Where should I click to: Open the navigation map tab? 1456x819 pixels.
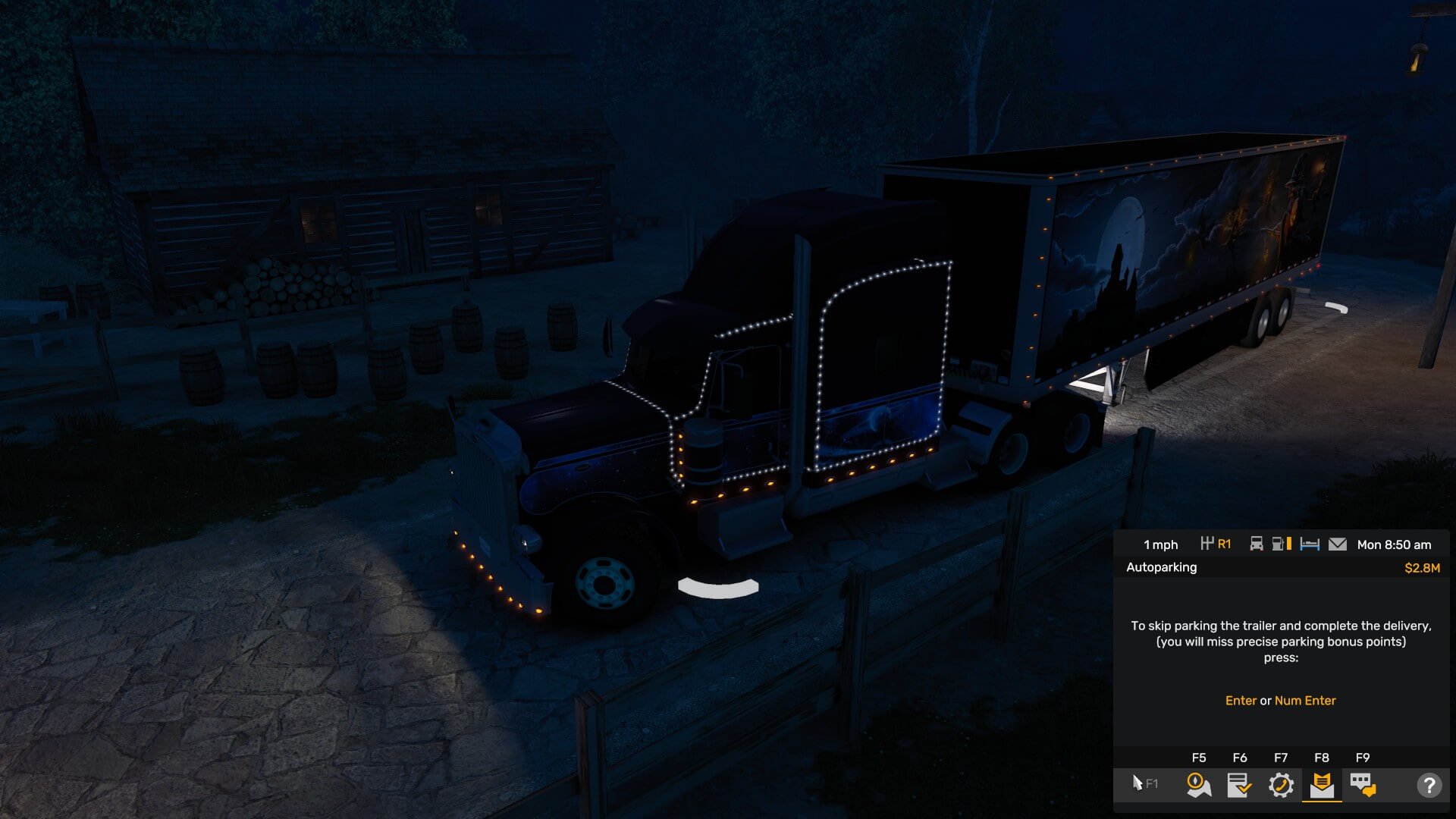point(1198,785)
